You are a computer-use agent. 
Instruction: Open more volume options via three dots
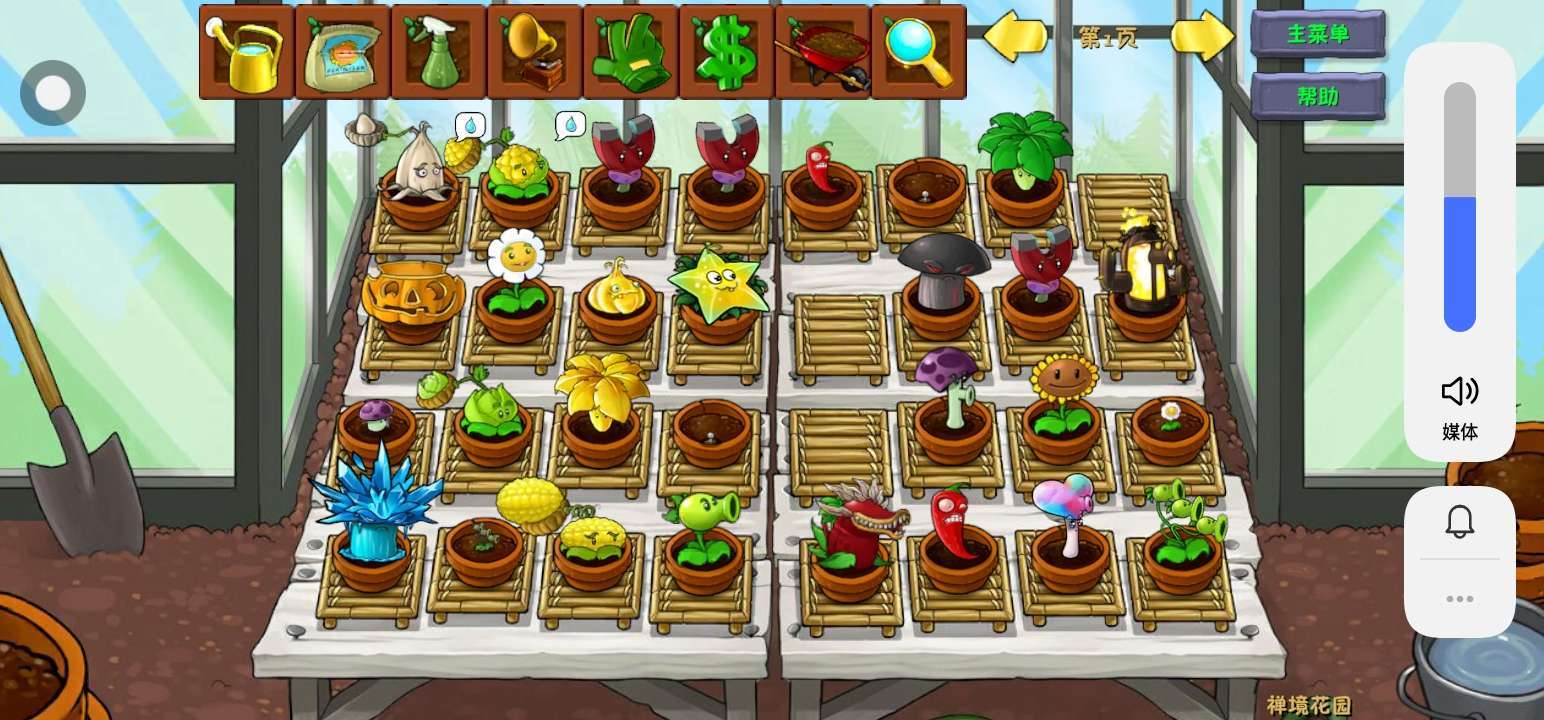point(1459,599)
